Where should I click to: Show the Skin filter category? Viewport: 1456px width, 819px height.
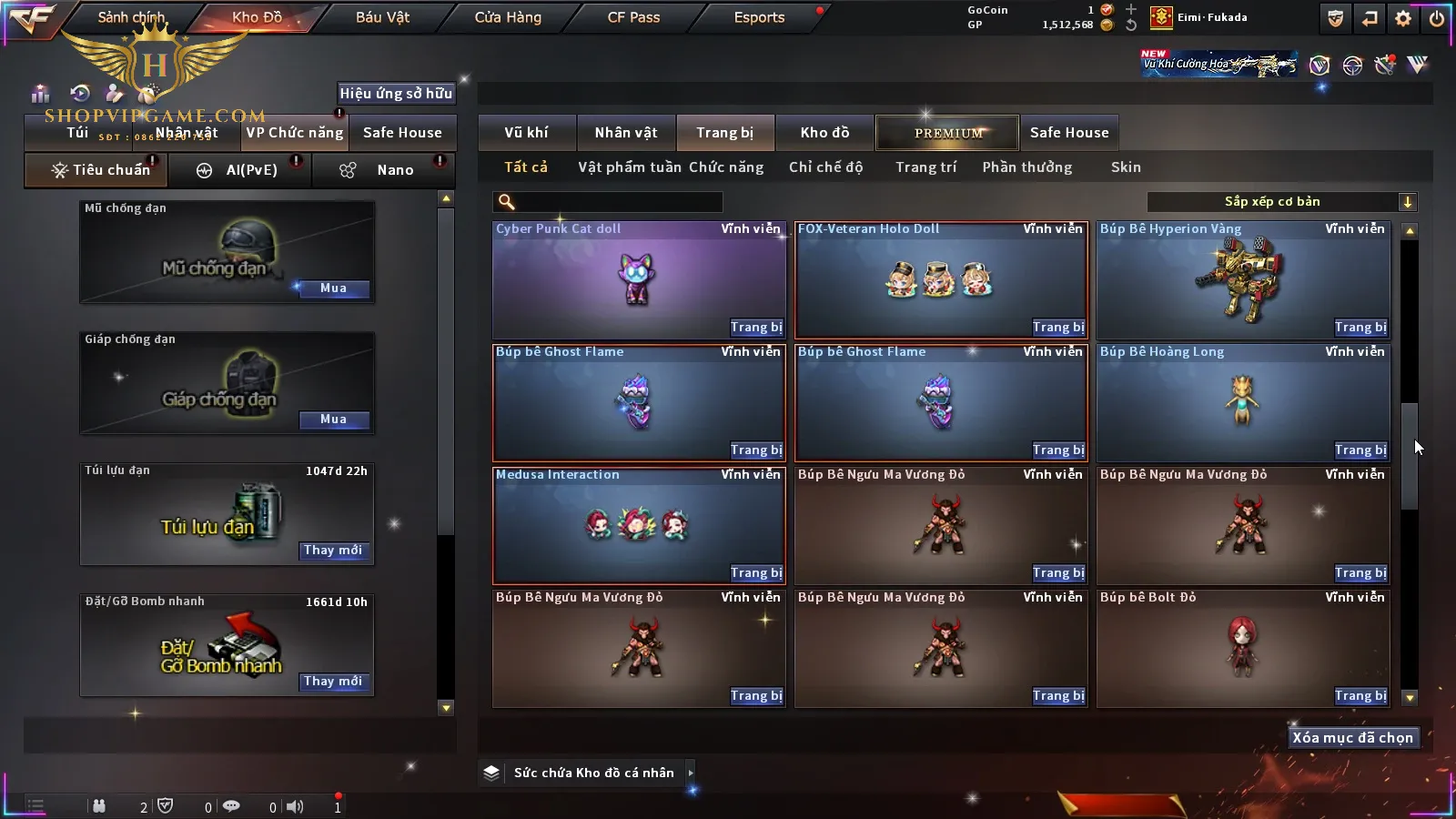click(1126, 167)
